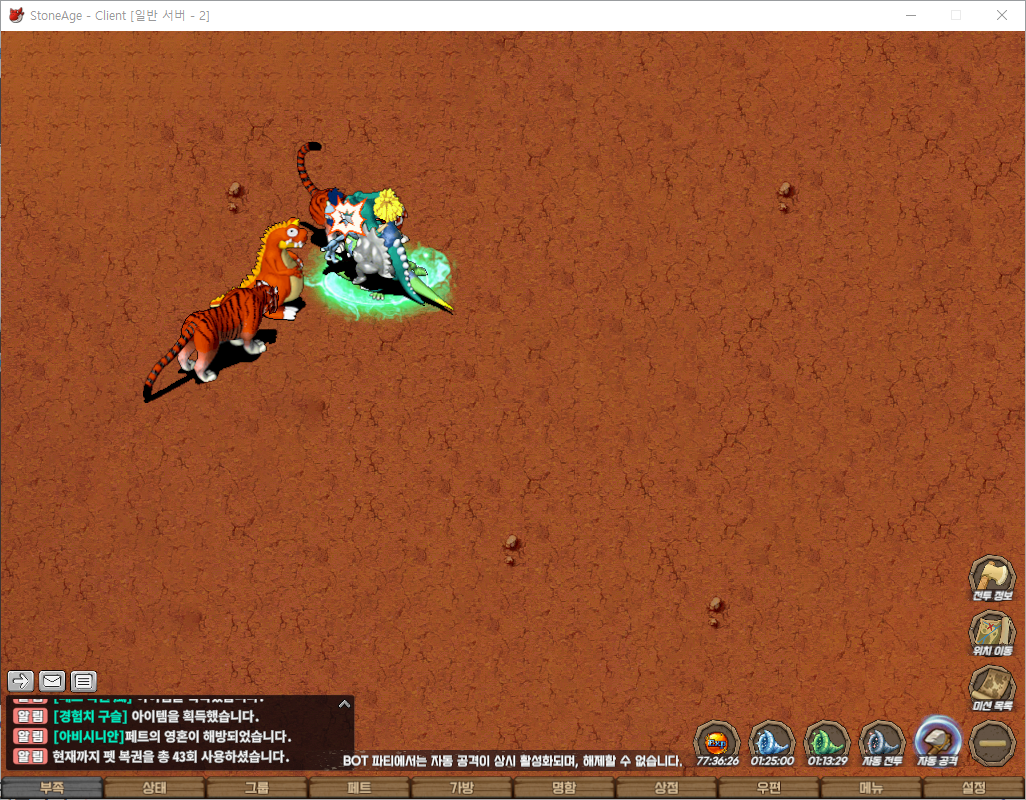
Task: Open 전투 정보 battle info axe icon
Action: click(992, 577)
